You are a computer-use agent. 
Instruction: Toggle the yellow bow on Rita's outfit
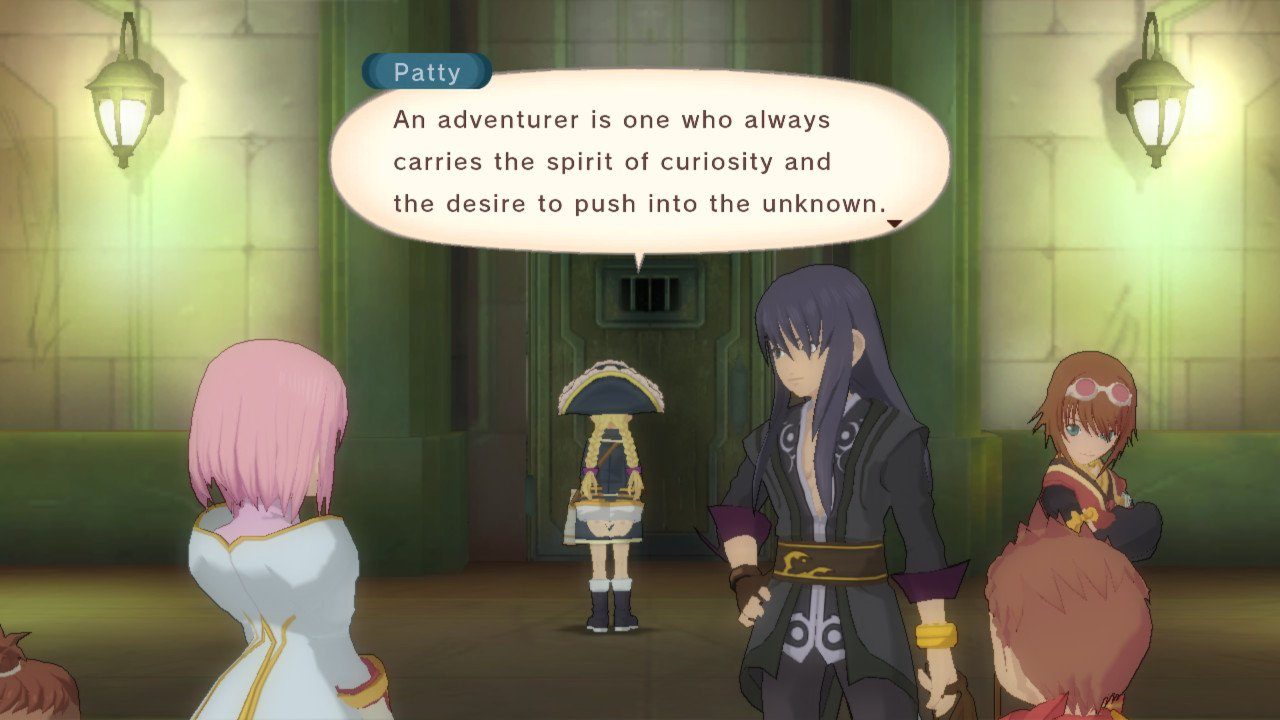1082,520
